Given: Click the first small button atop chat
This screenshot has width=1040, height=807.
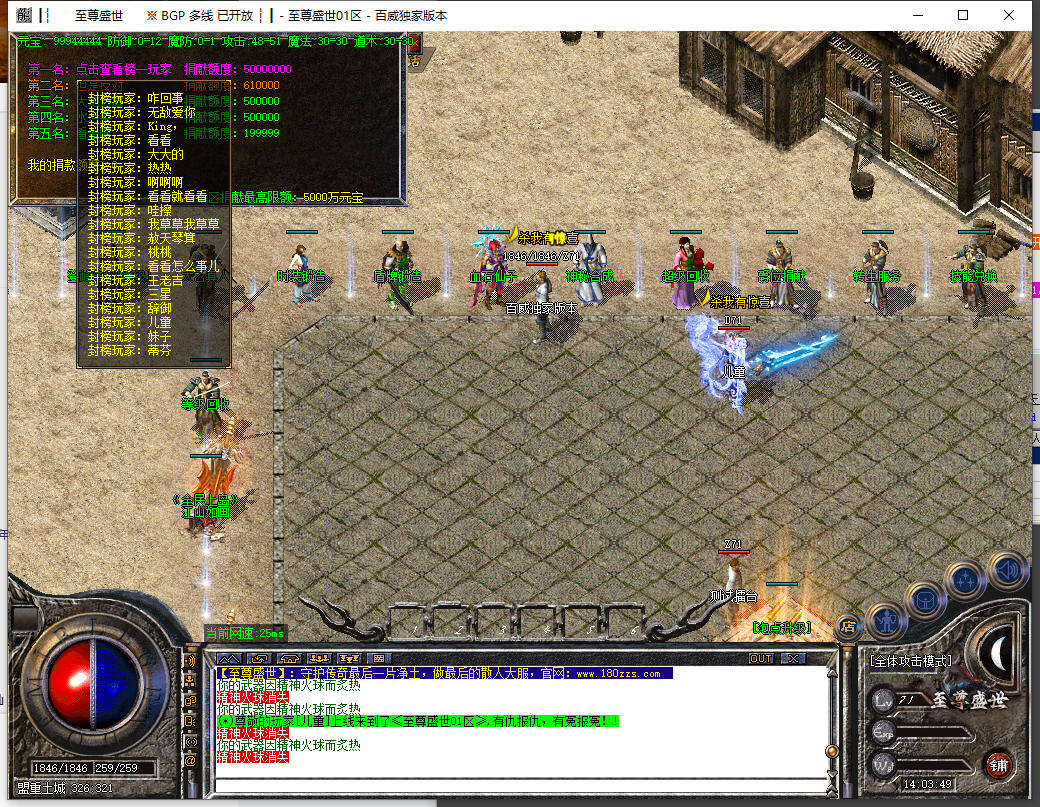Looking at the screenshot, I should [x=229, y=658].
